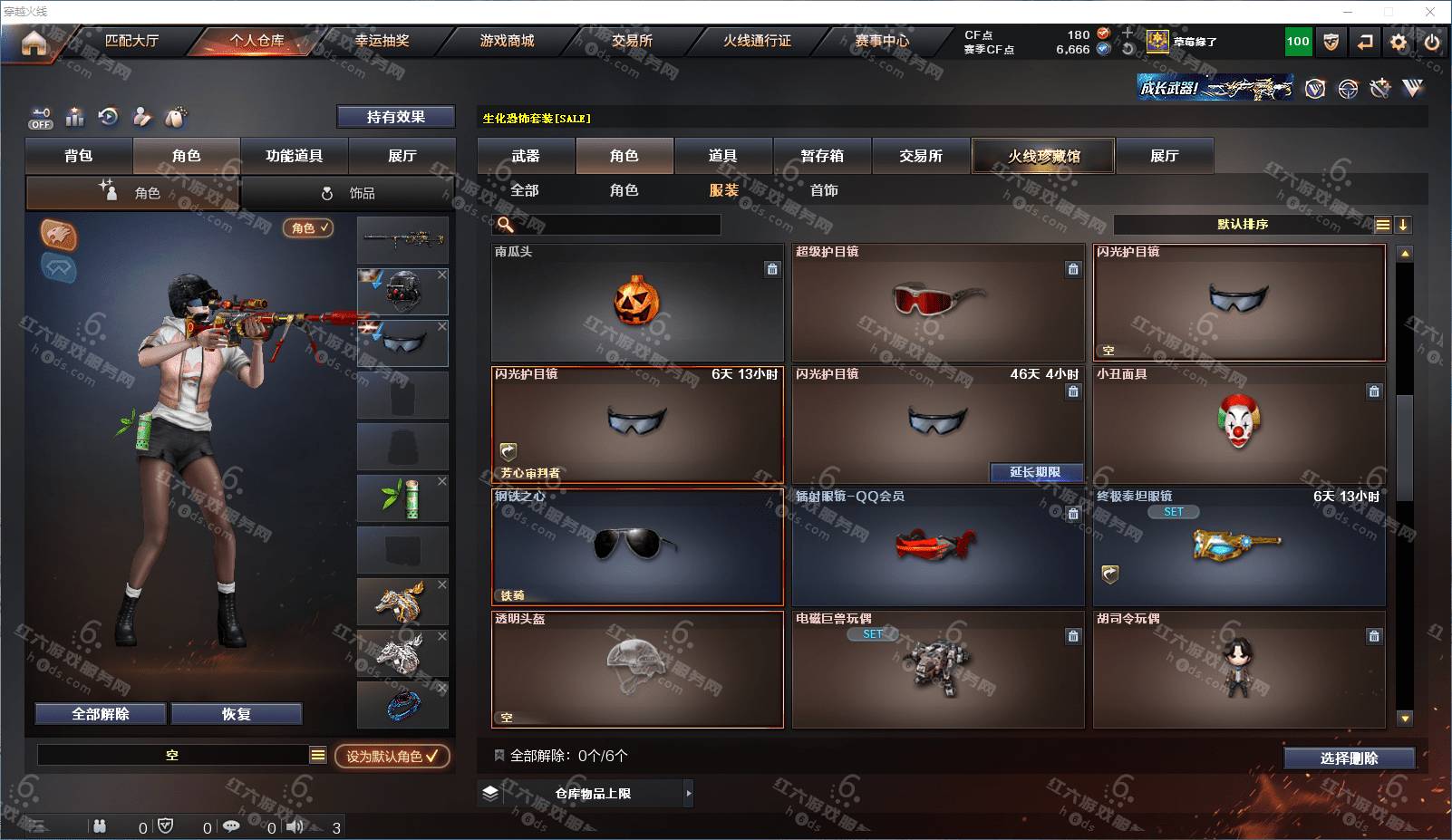
Task: Click the 恢复 restore button
Action: tap(236, 714)
